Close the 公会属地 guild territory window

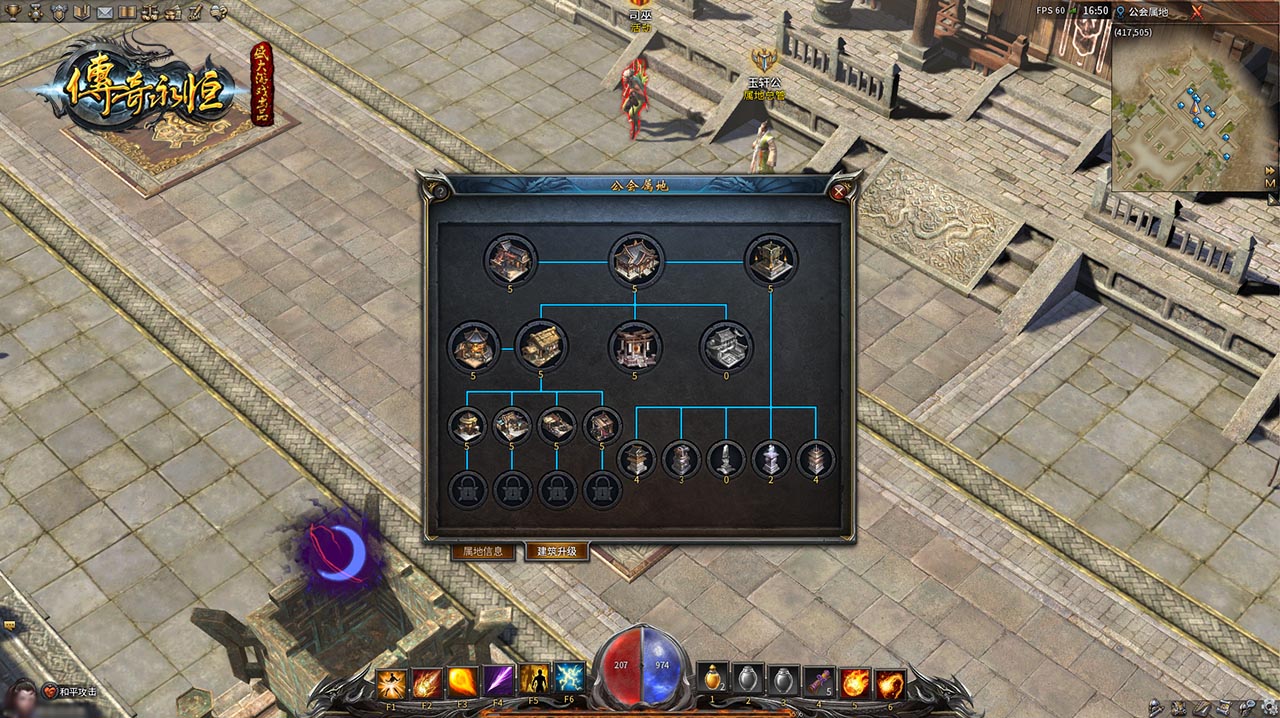(x=838, y=190)
